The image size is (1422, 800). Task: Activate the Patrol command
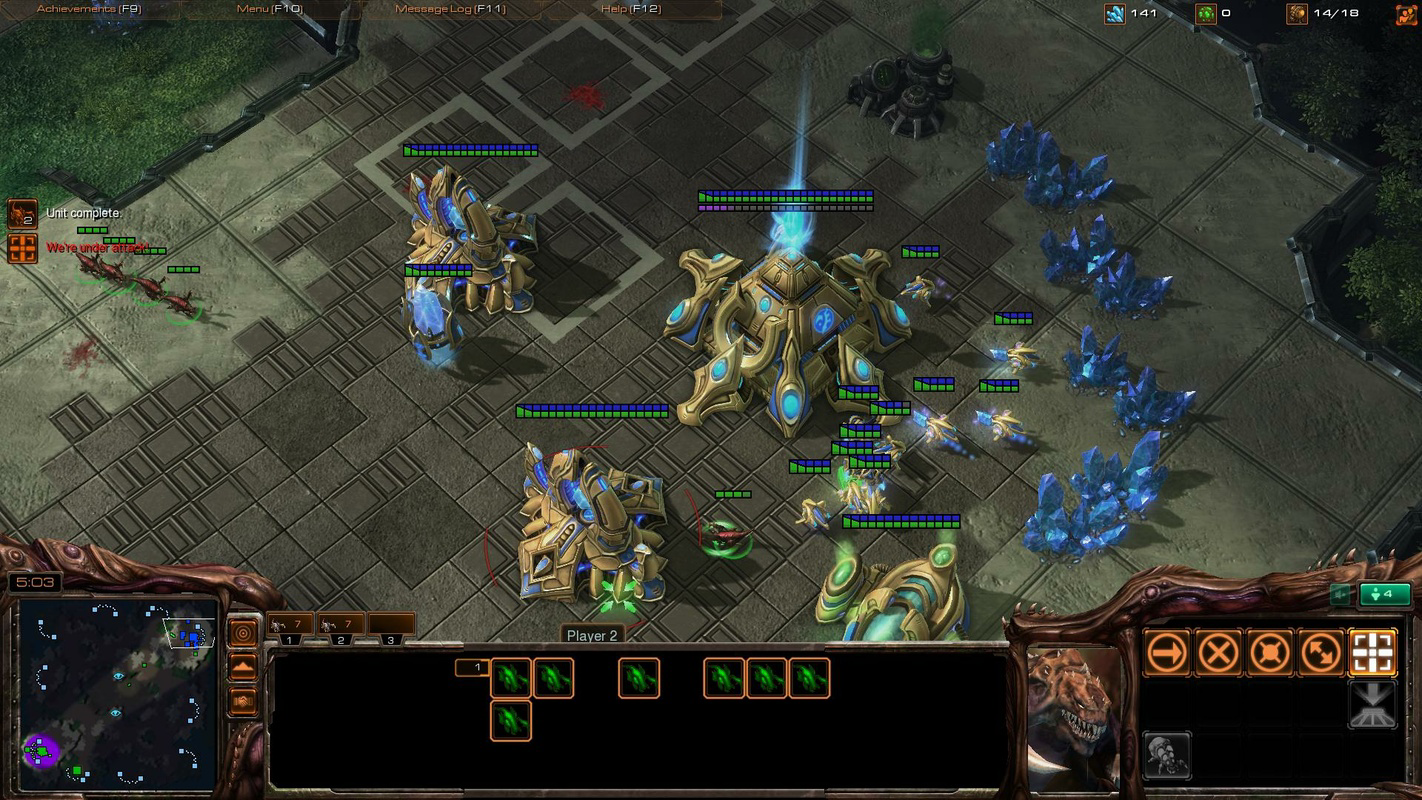[1321, 653]
